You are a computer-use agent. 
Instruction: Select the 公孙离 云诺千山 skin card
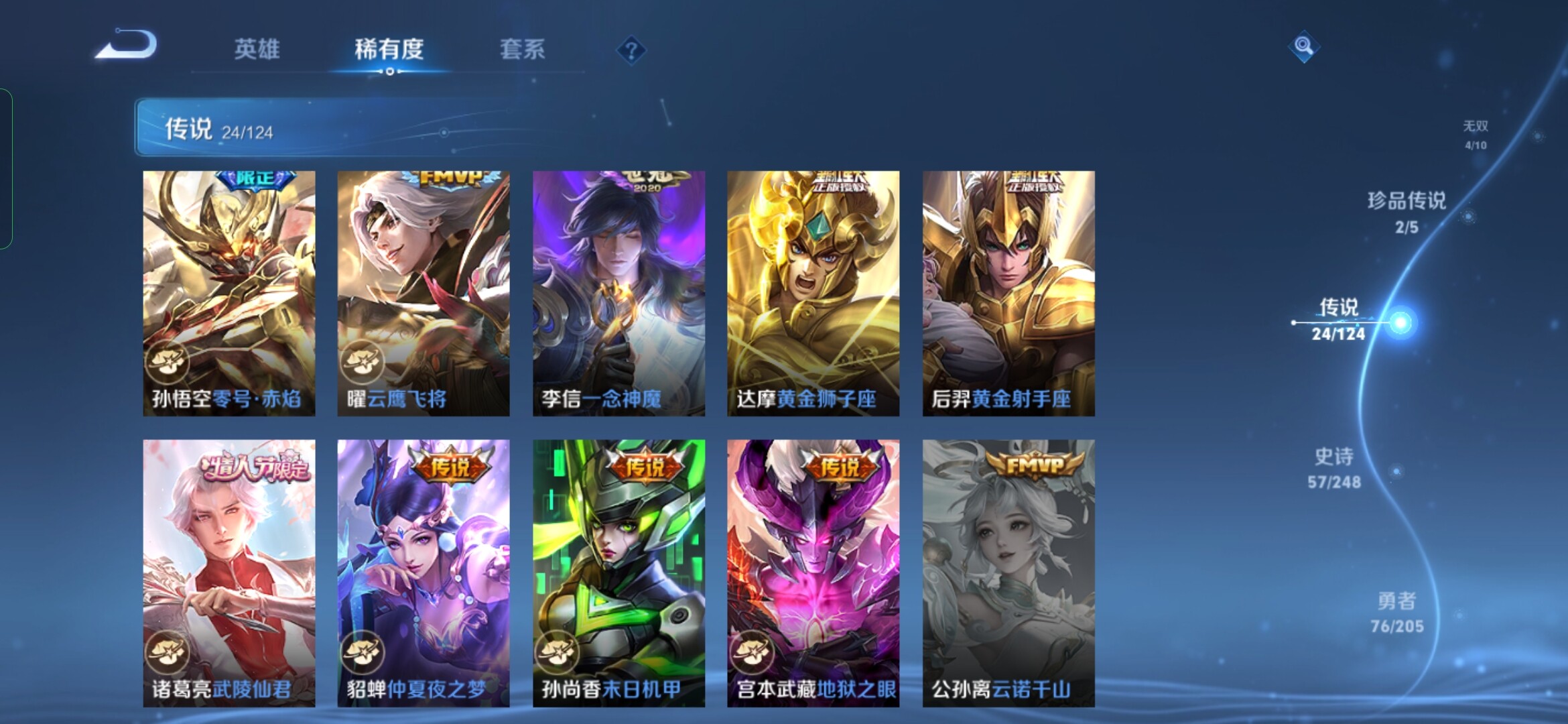click(1008, 572)
